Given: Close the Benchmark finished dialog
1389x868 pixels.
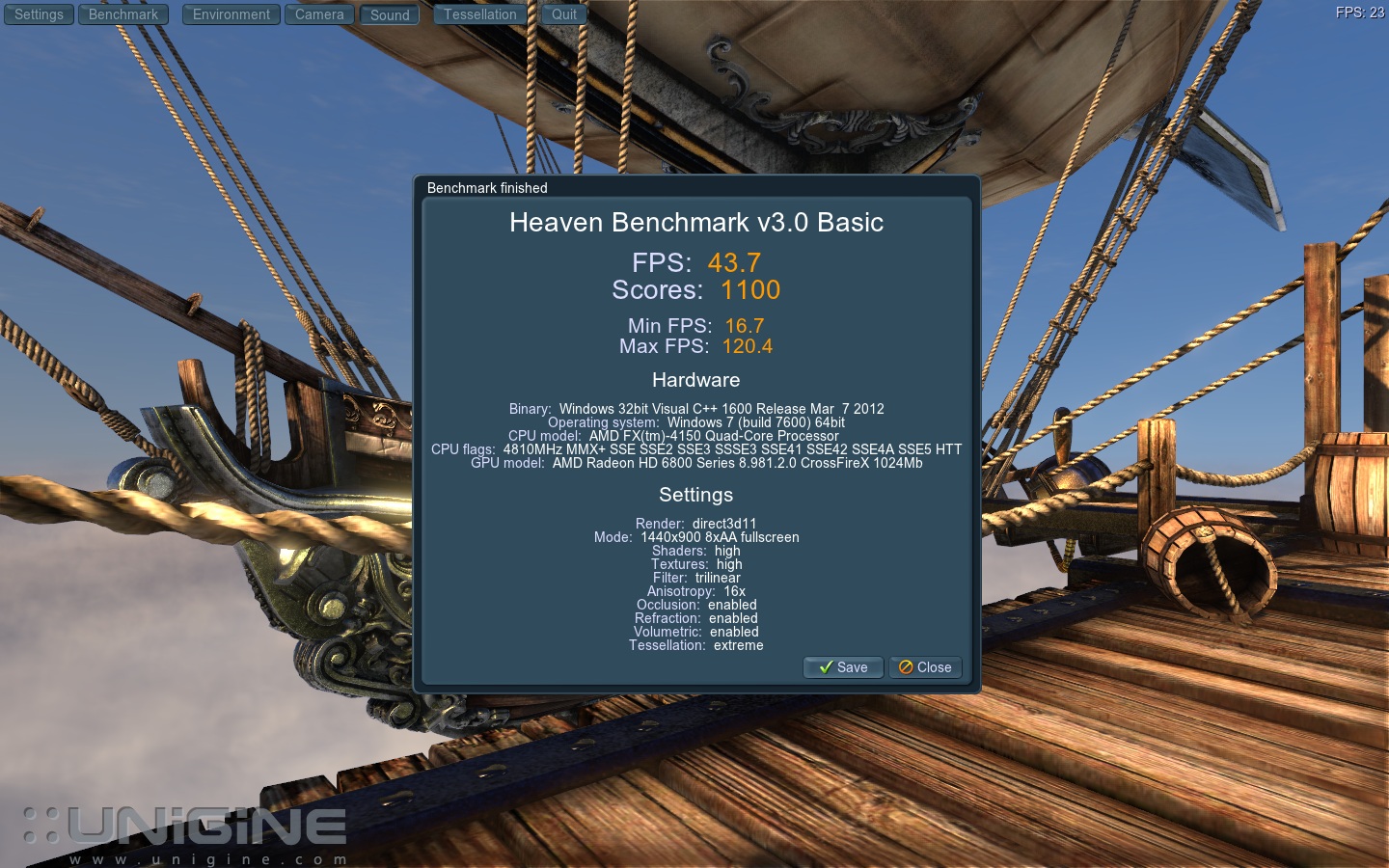Looking at the screenshot, I should pos(925,667).
